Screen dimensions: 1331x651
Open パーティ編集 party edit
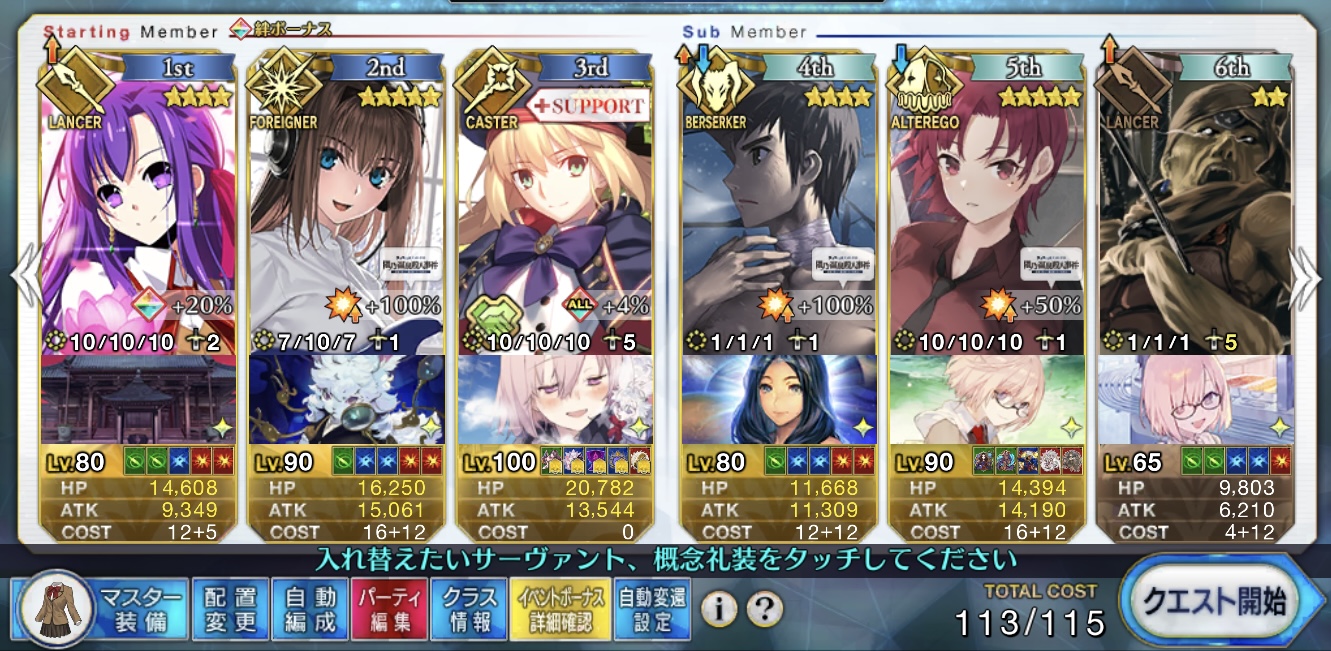click(389, 608)
